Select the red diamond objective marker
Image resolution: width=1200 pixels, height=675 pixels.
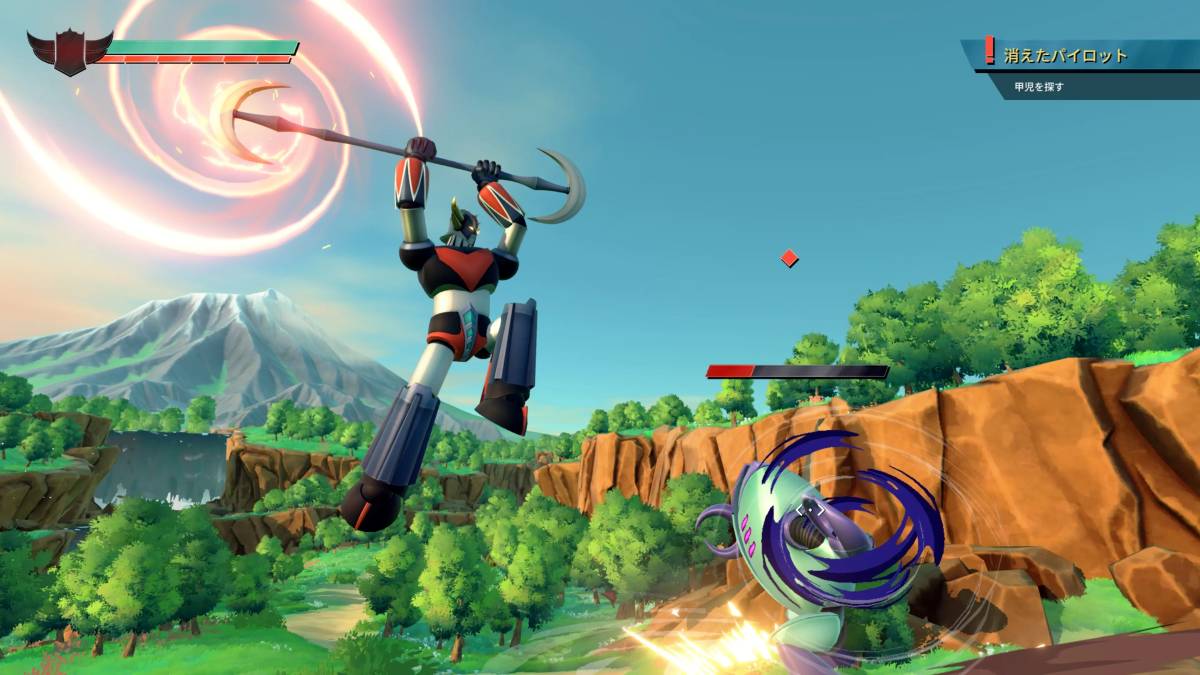coord(789,259)
